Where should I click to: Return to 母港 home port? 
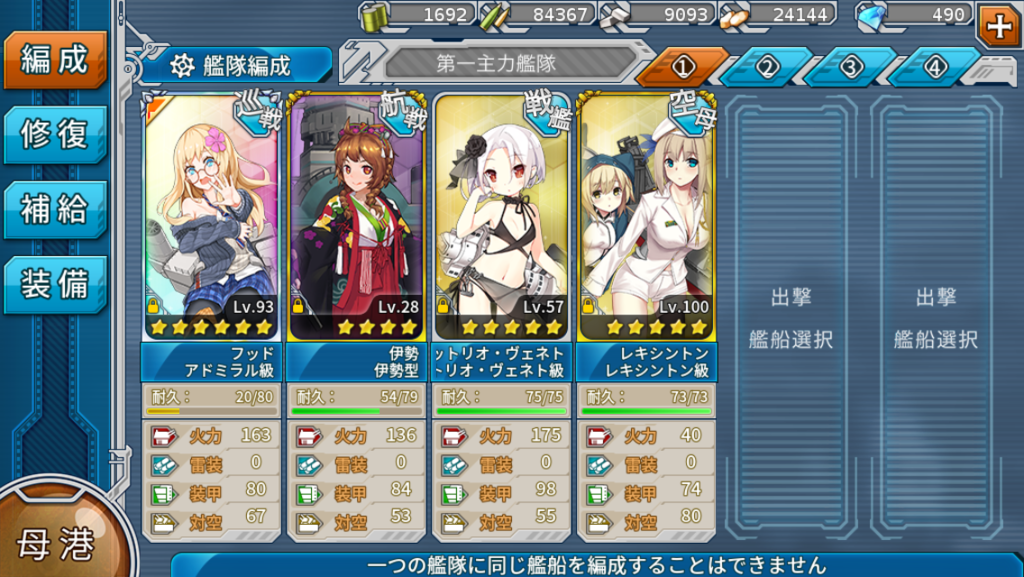[55, 543]
